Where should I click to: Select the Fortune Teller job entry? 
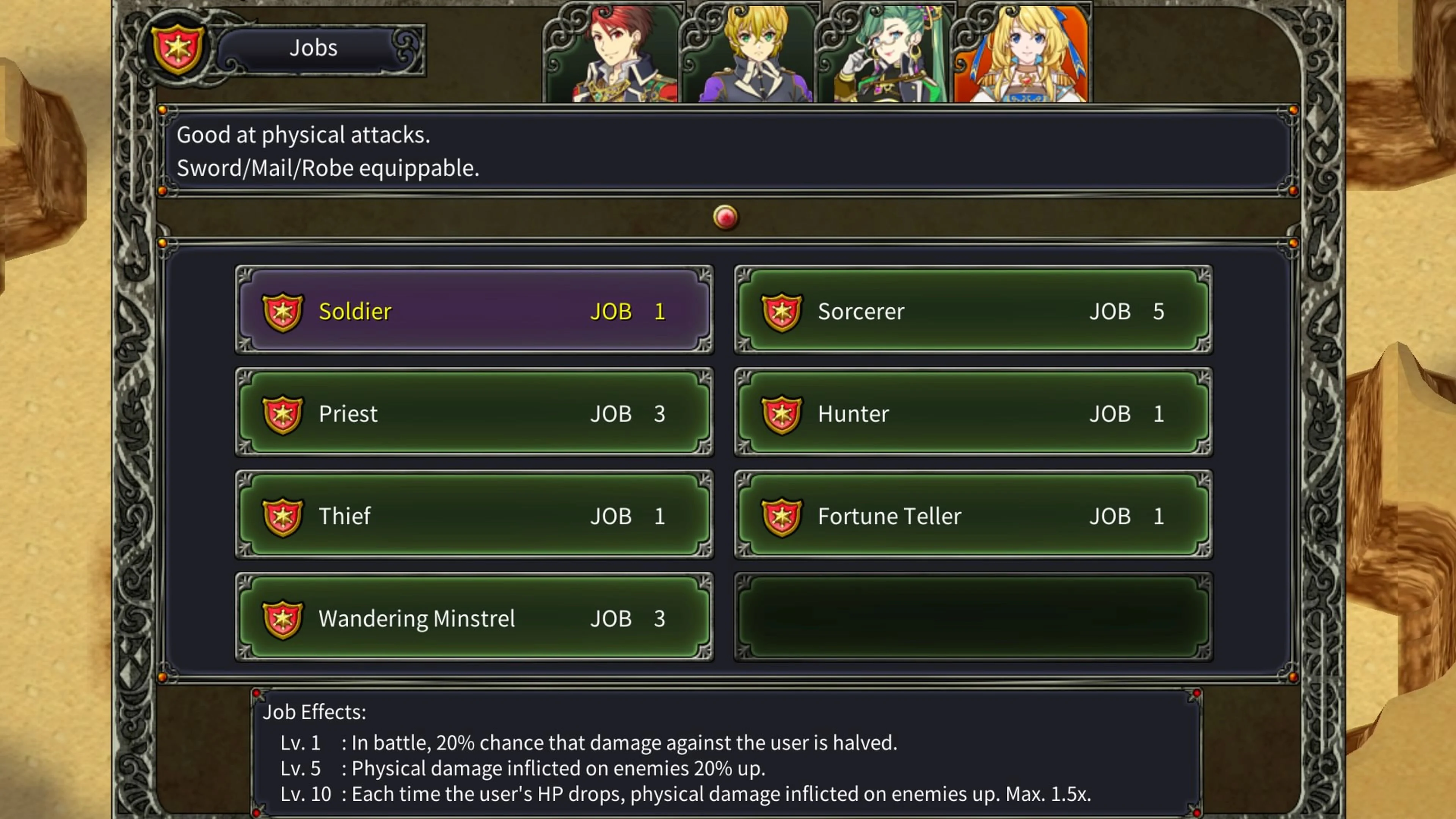[972, 516]
